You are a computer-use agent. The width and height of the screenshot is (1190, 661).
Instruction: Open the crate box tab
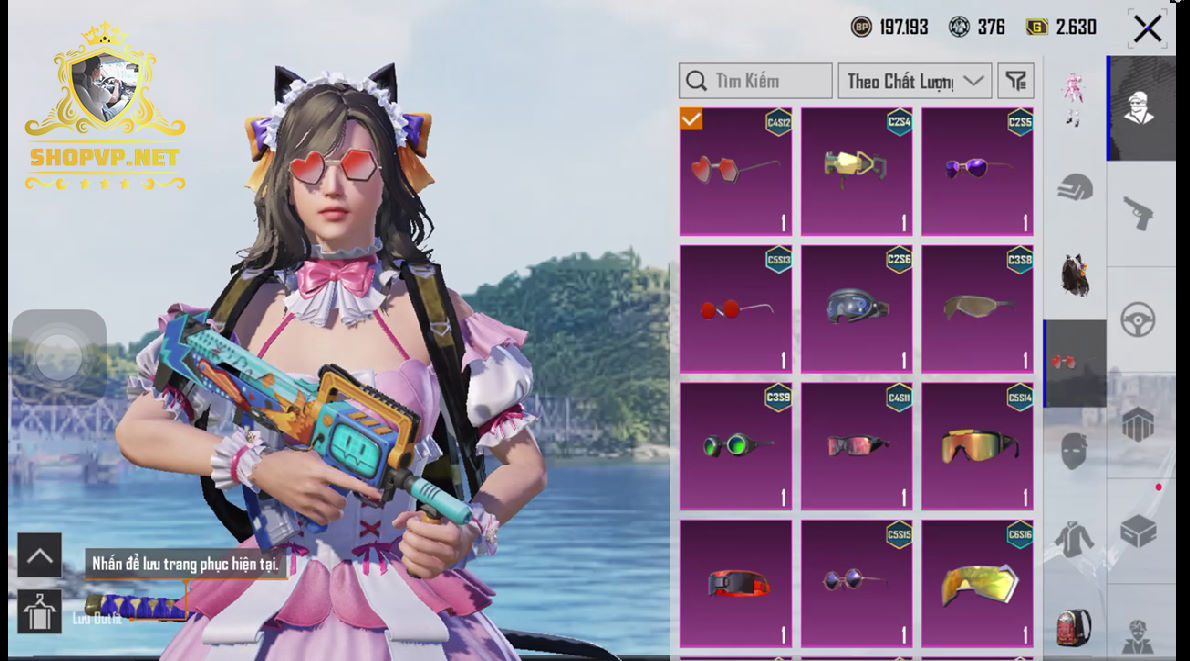coord(1138,531)
